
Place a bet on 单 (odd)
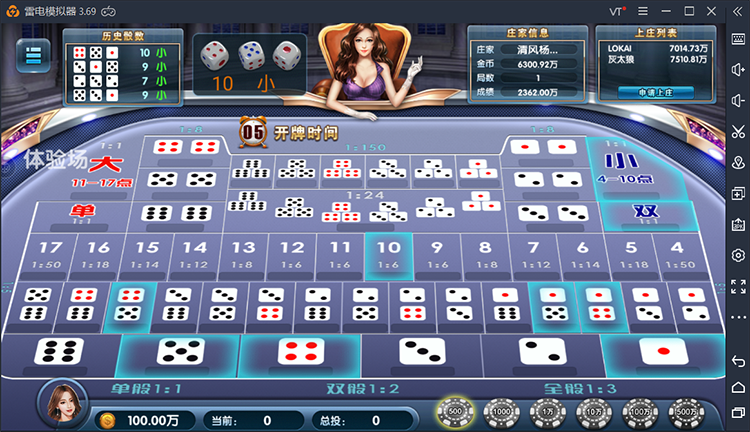pos(82,213)
